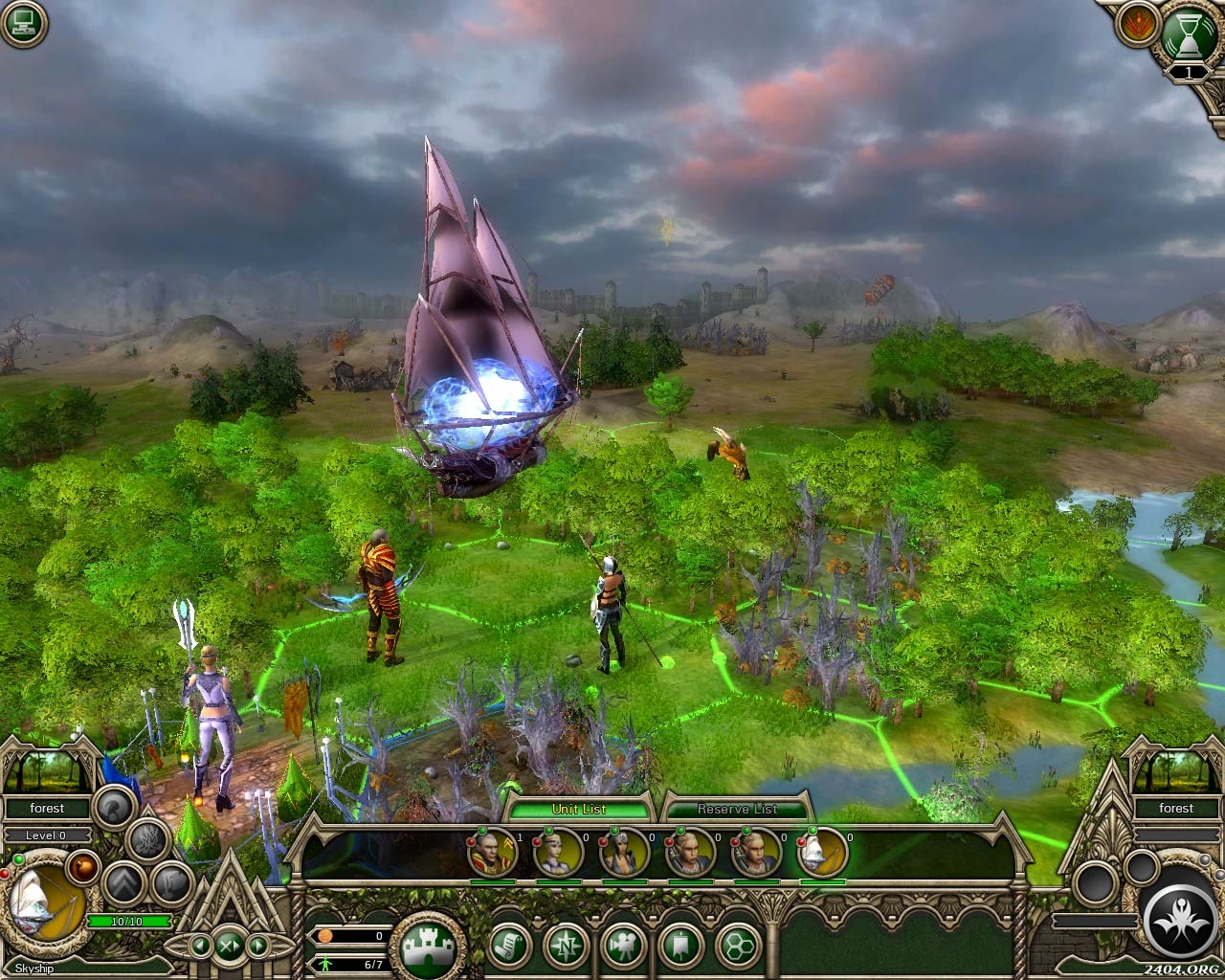The width and height of the screenshot is (1225, 980).
Task: Toggle the hexagon grid button
Action: [x=738, y=947]
